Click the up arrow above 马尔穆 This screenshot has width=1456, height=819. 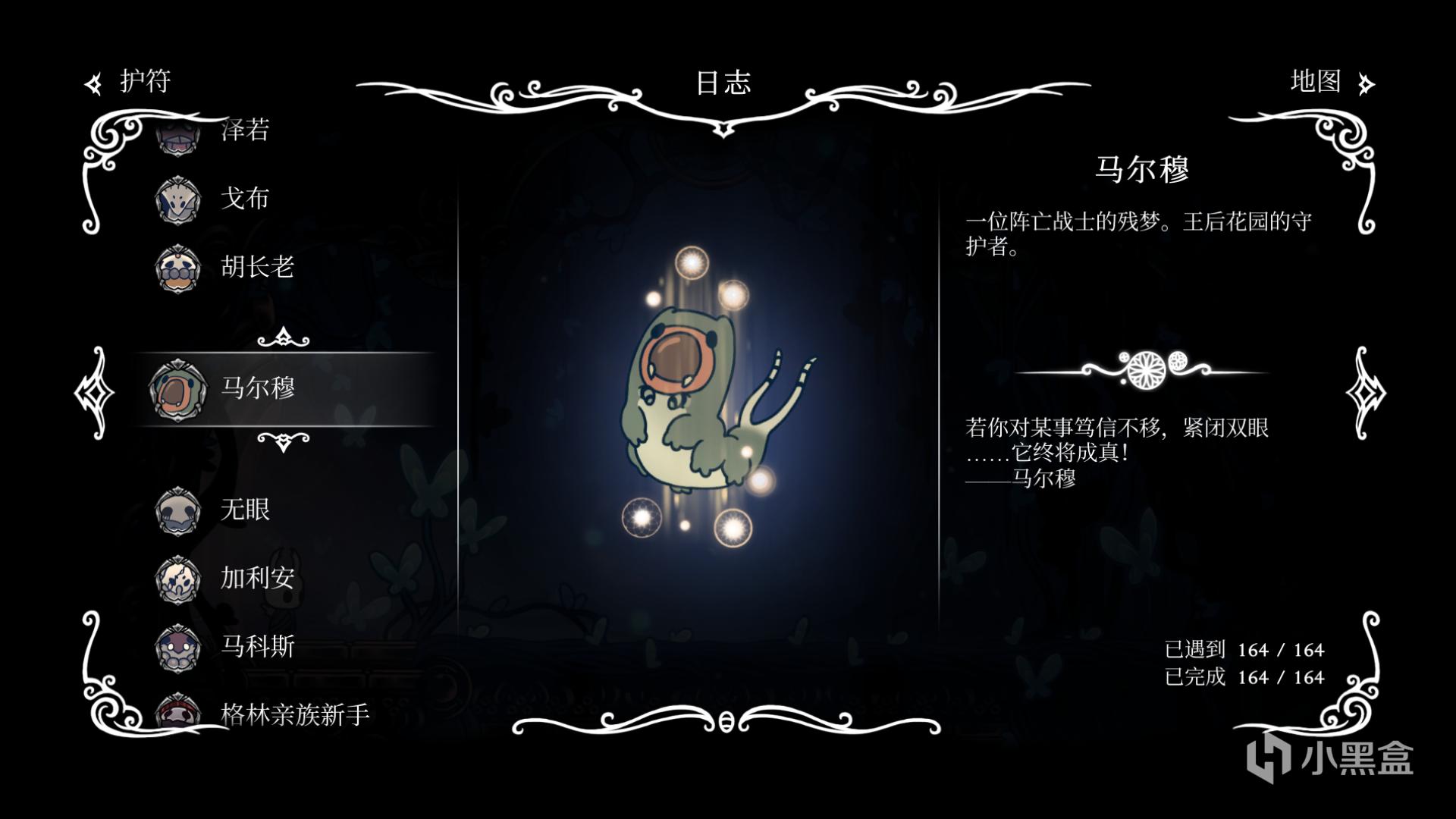(x=283, y=337)
